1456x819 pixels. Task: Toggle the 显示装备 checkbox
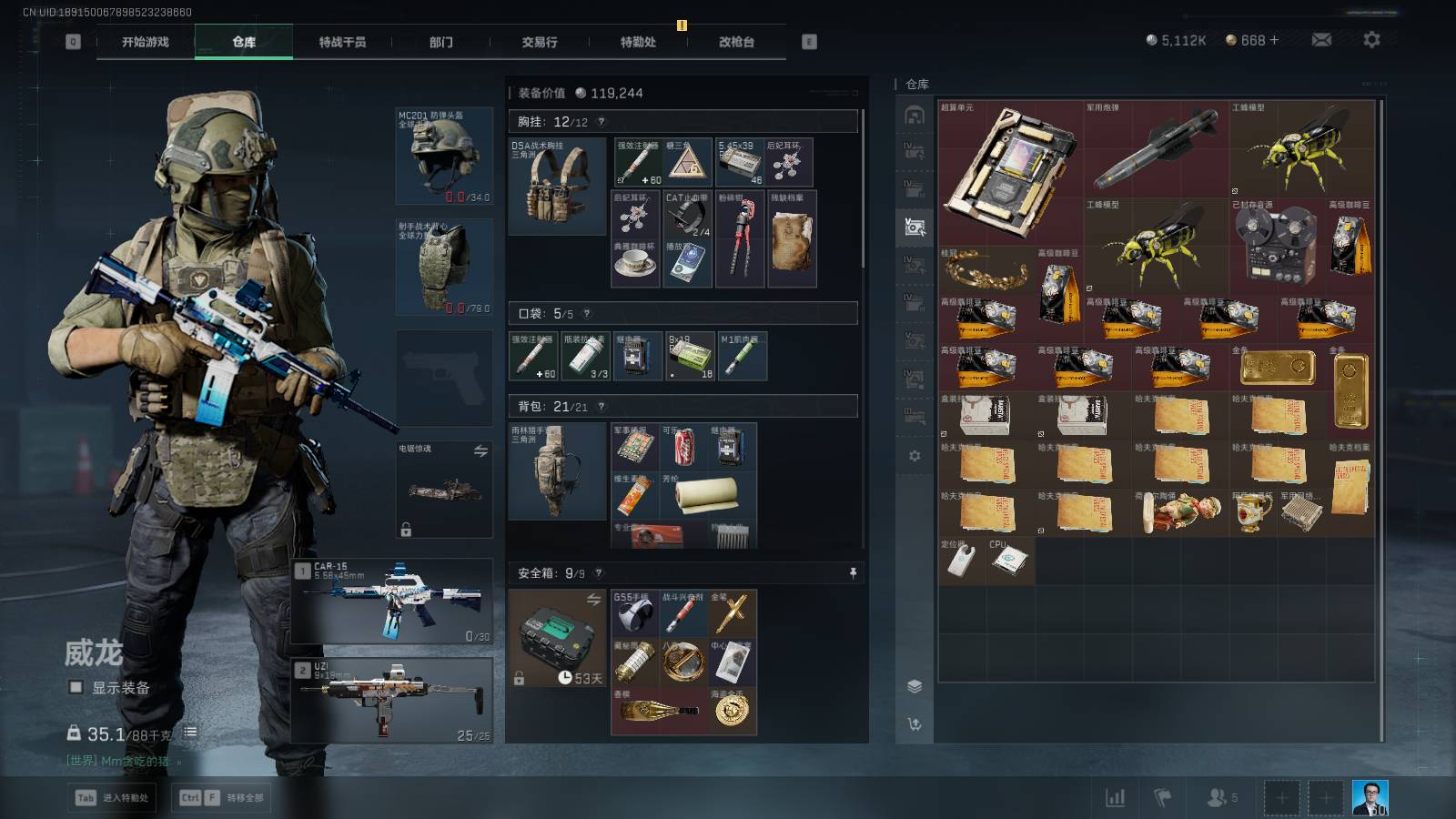(76, 688)
